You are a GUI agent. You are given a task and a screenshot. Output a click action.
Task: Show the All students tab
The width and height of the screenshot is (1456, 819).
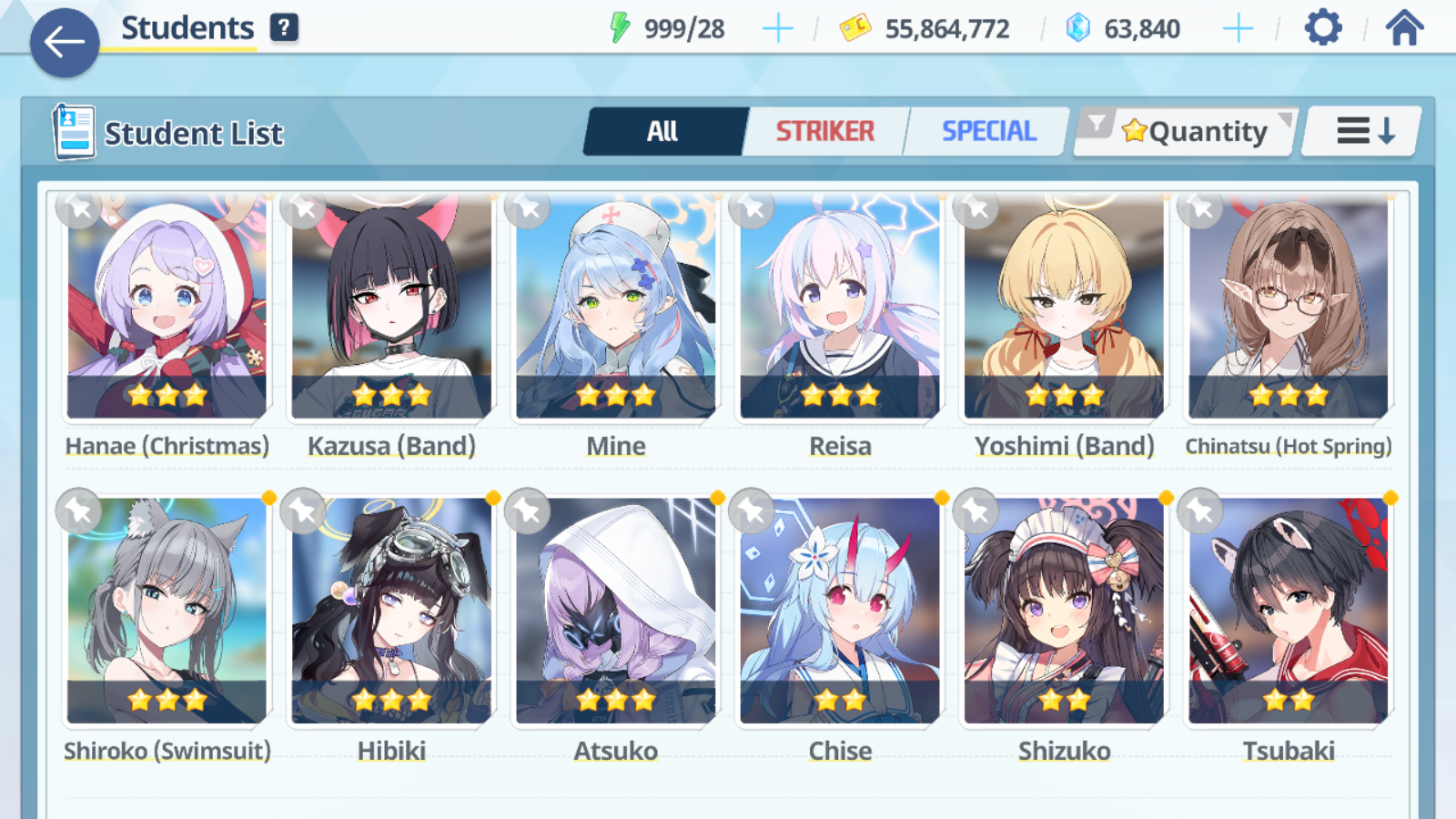663,132
